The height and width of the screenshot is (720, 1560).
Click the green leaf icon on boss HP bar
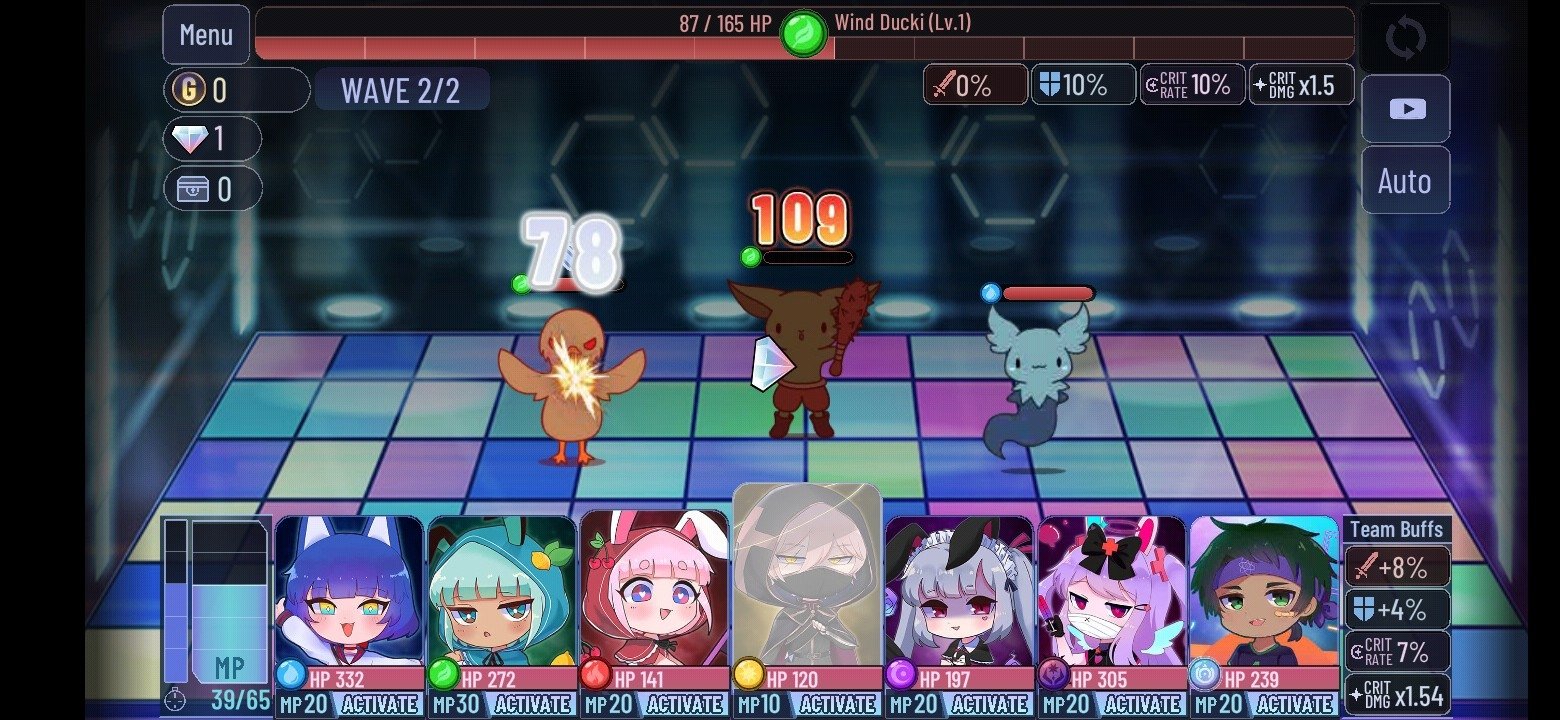[x=803, y=36]
